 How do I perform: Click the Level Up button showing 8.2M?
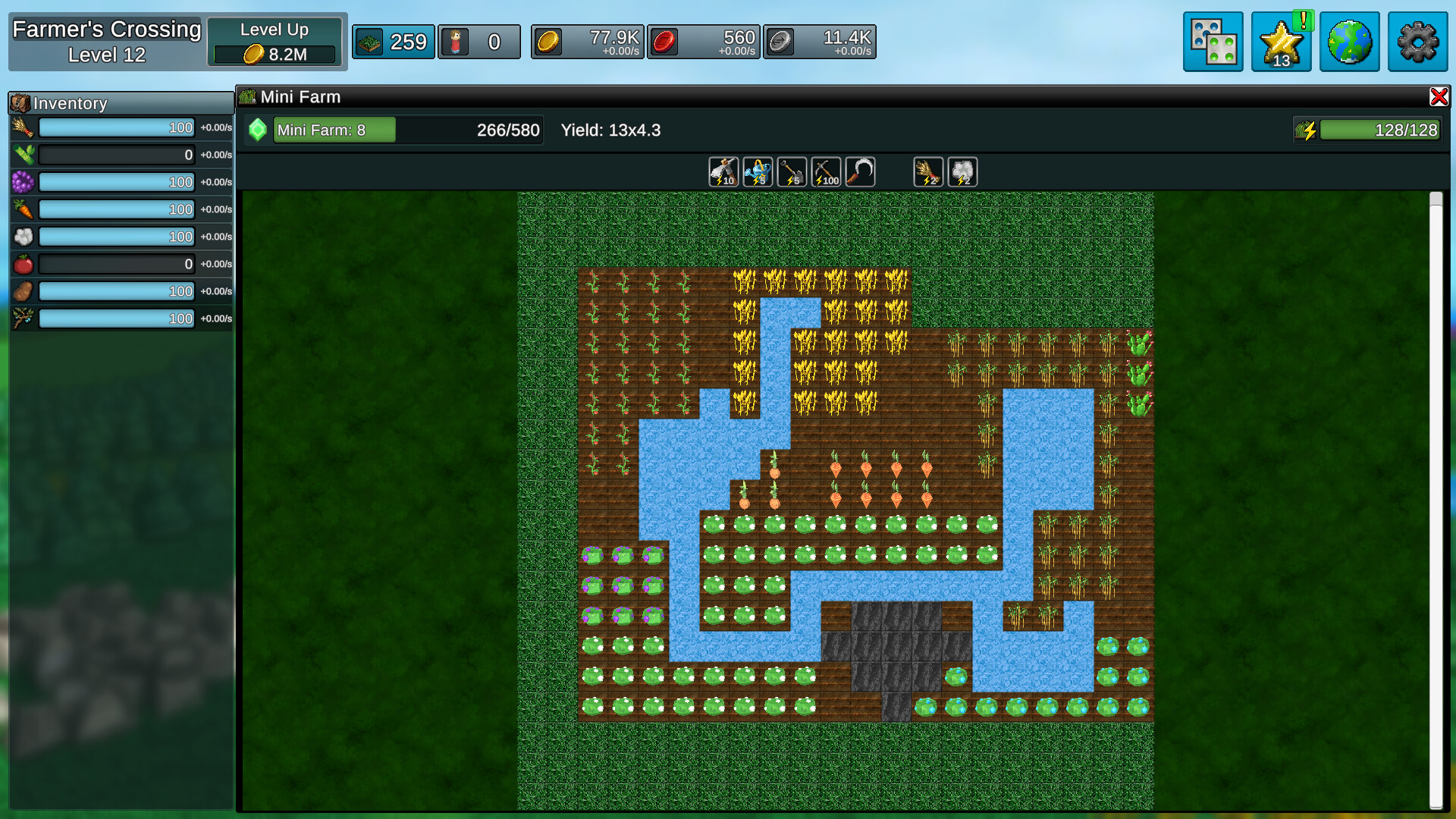[275, 41]
